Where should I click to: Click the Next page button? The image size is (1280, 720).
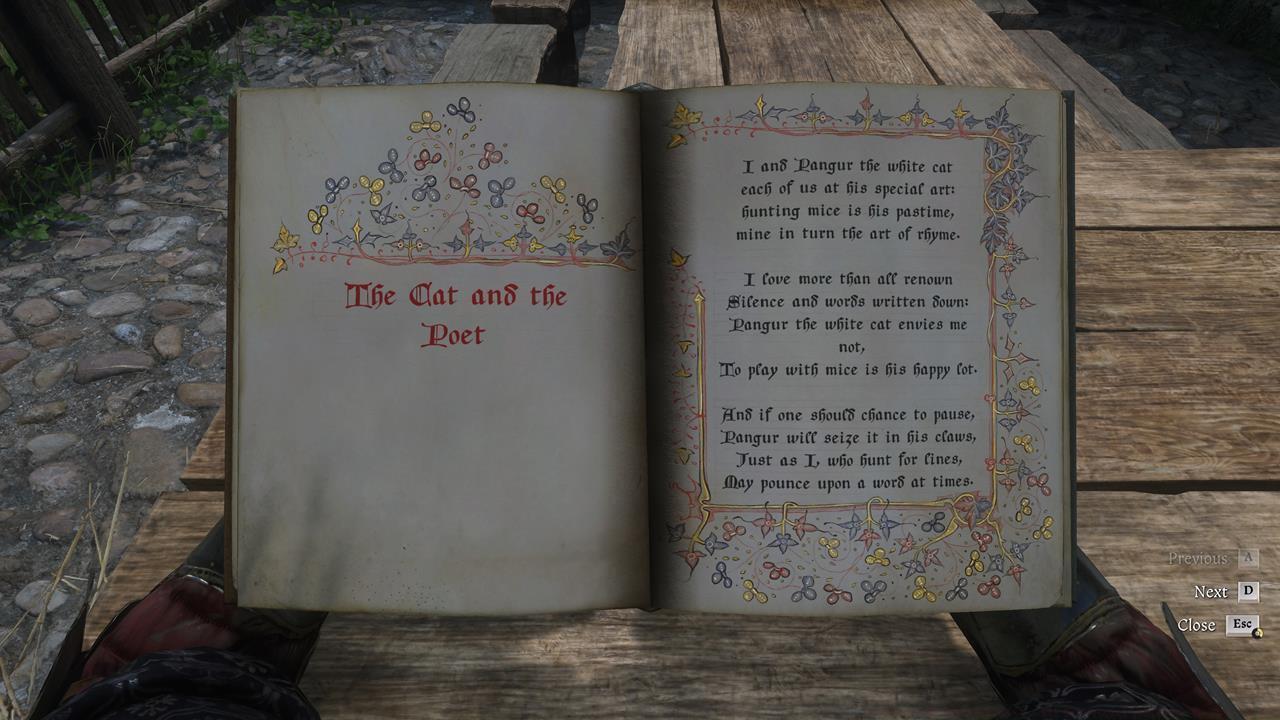(1213, 591)
